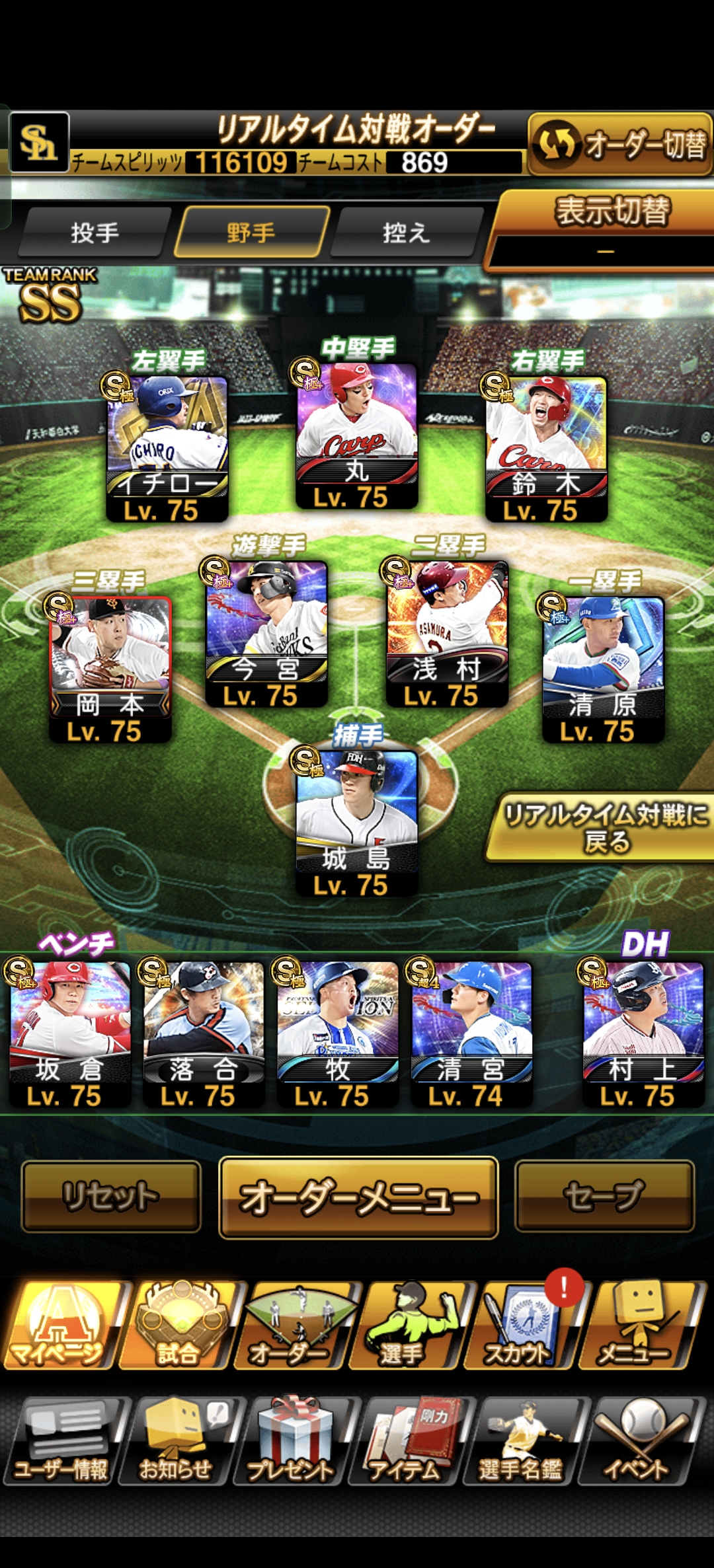Choose the 村上 DH card

(643, 1032)
